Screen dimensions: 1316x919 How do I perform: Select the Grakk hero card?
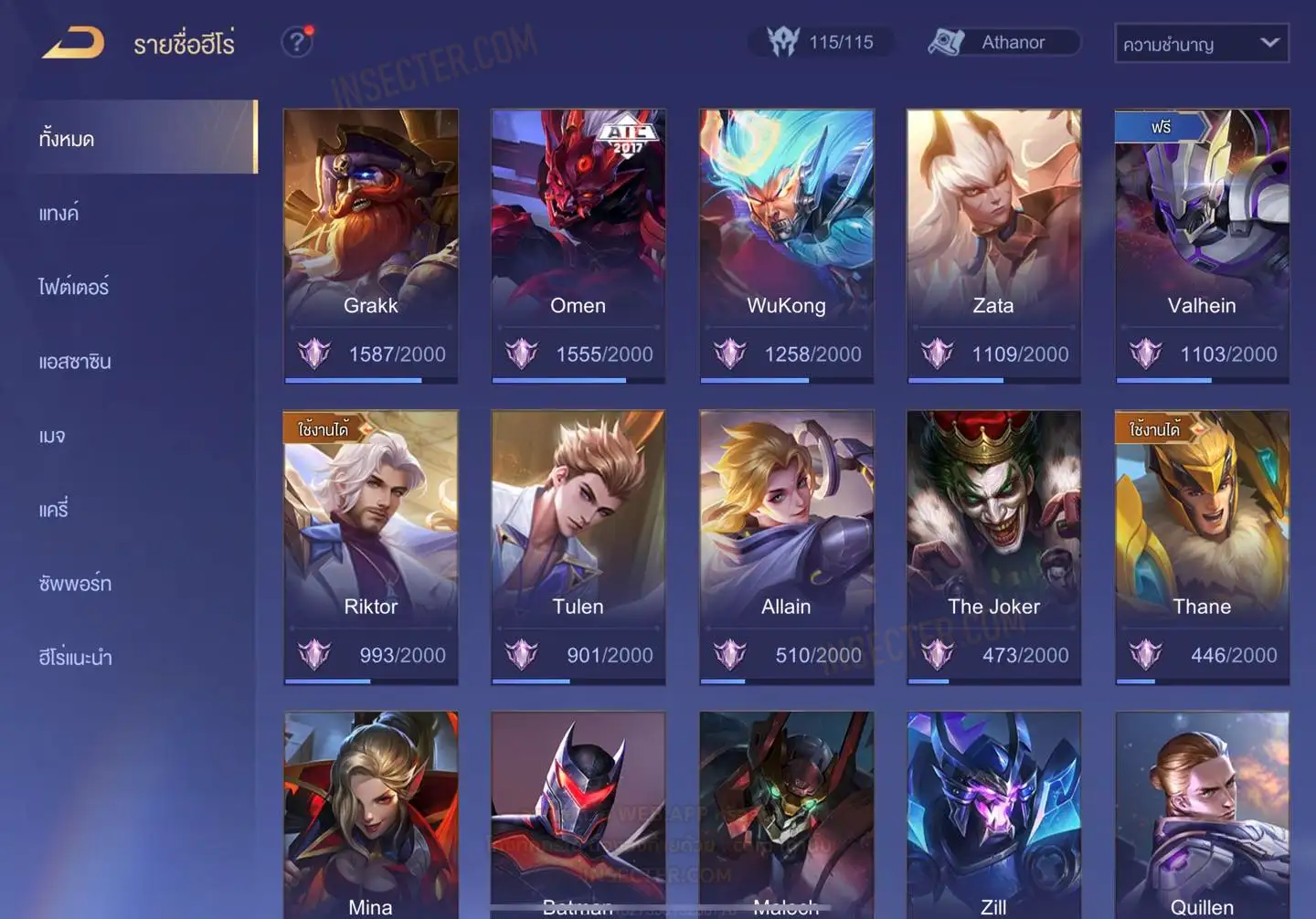[370, 245]
